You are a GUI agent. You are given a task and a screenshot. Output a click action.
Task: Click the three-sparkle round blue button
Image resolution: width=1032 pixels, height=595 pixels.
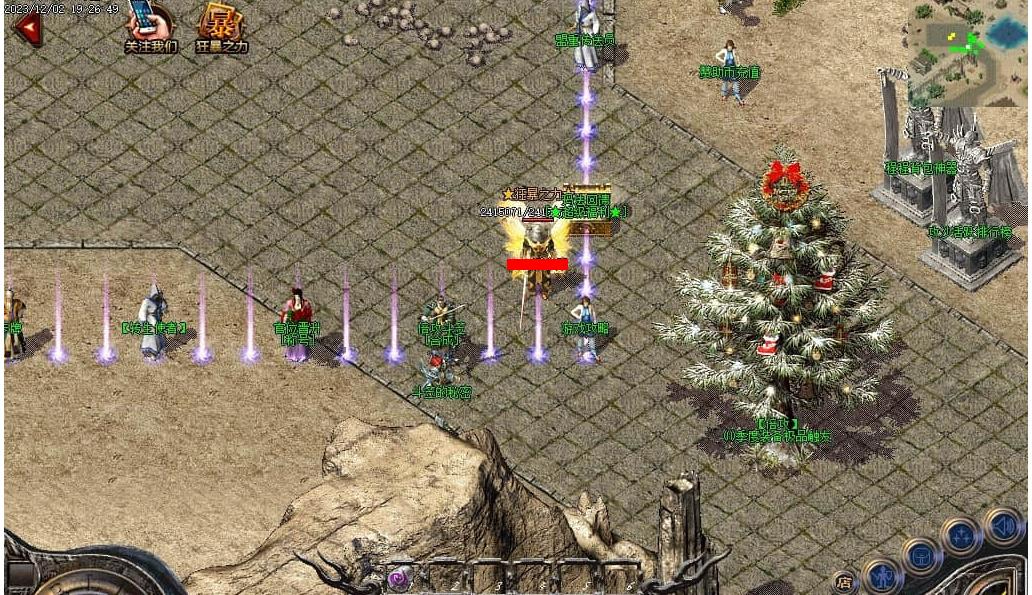click(961, 537)
